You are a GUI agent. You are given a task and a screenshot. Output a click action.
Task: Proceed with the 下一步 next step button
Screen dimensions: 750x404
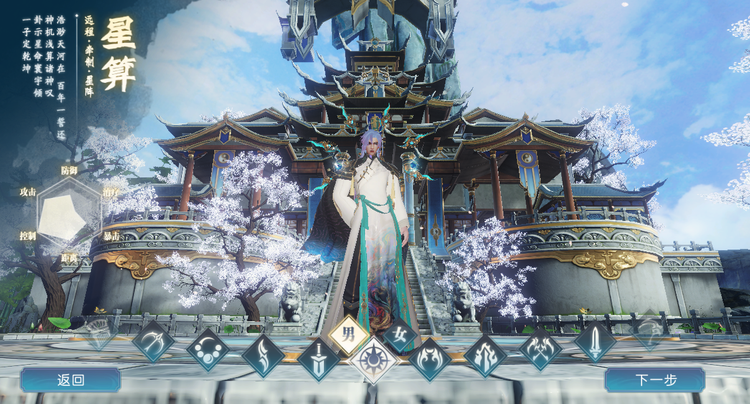pos(654,380)
